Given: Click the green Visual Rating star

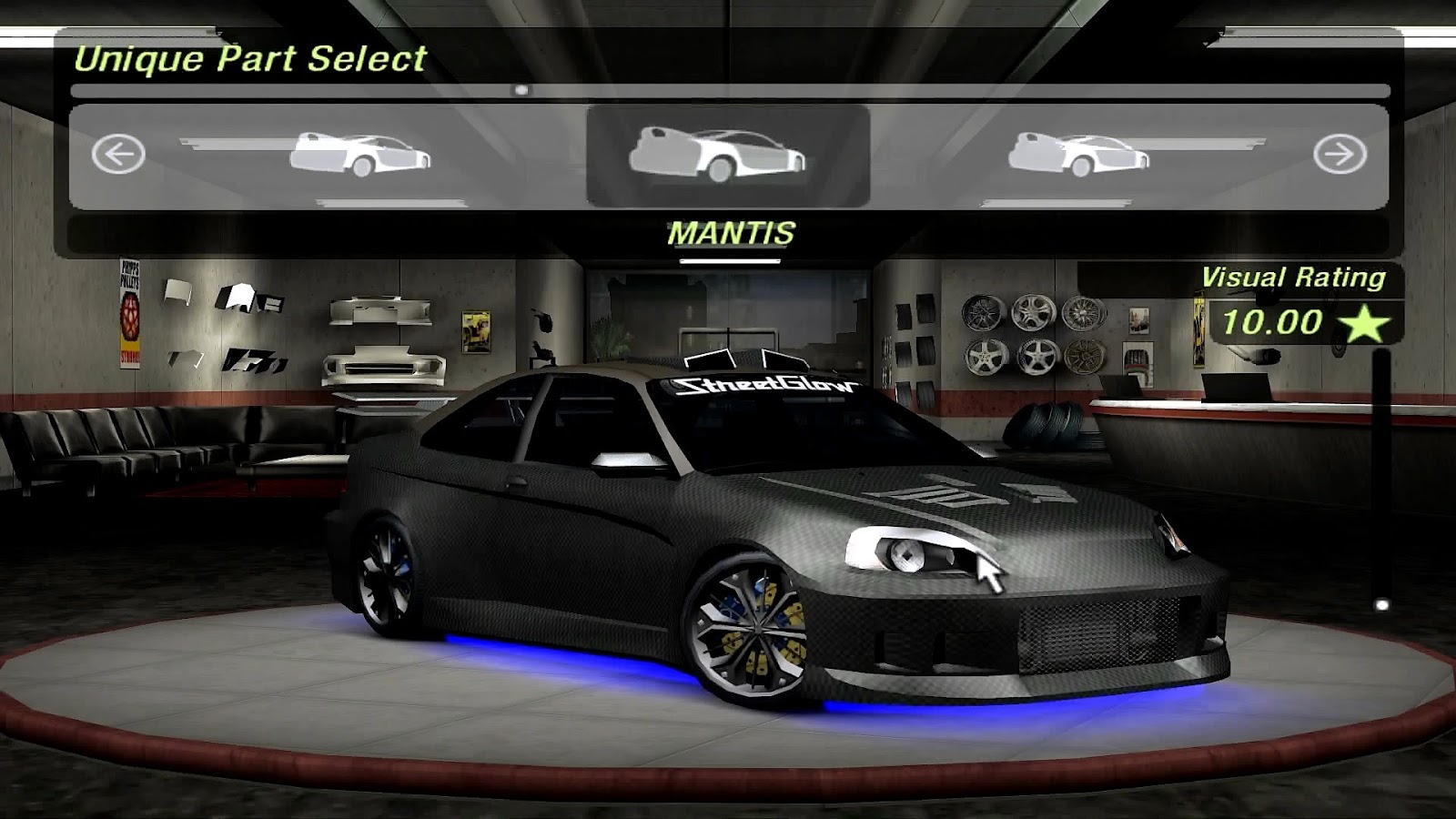Looking at the screenshot, I should click(x=1360, y=325).
